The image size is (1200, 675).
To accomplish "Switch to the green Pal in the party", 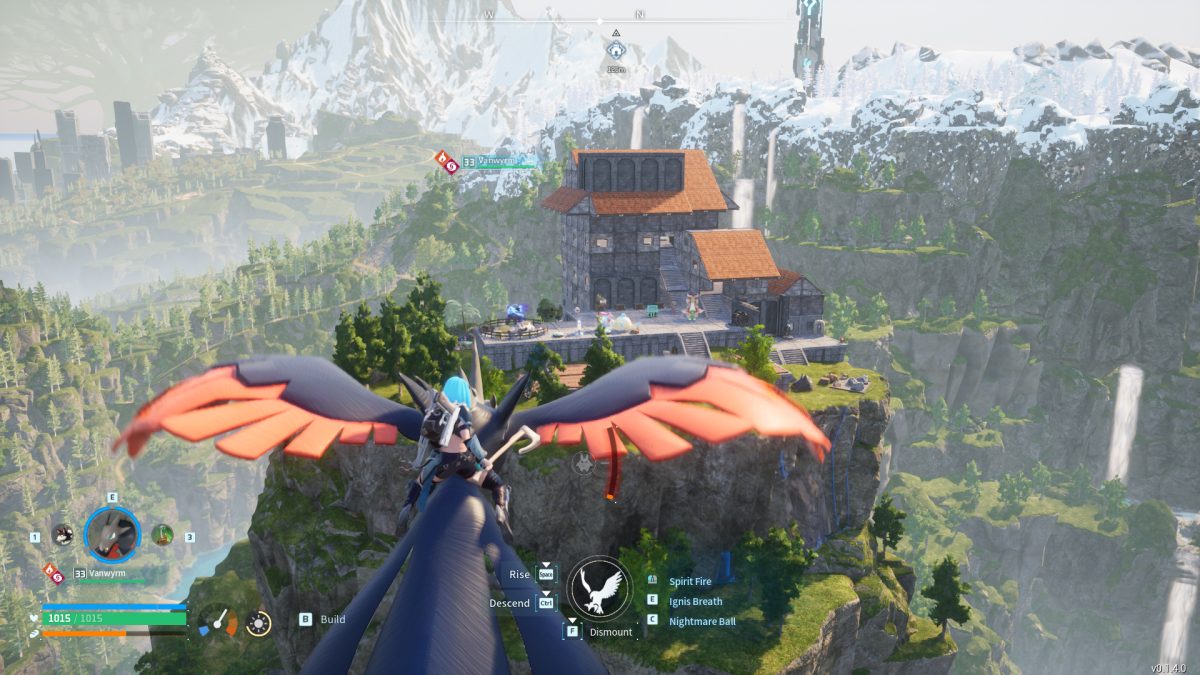I will [x=162, y=535].
